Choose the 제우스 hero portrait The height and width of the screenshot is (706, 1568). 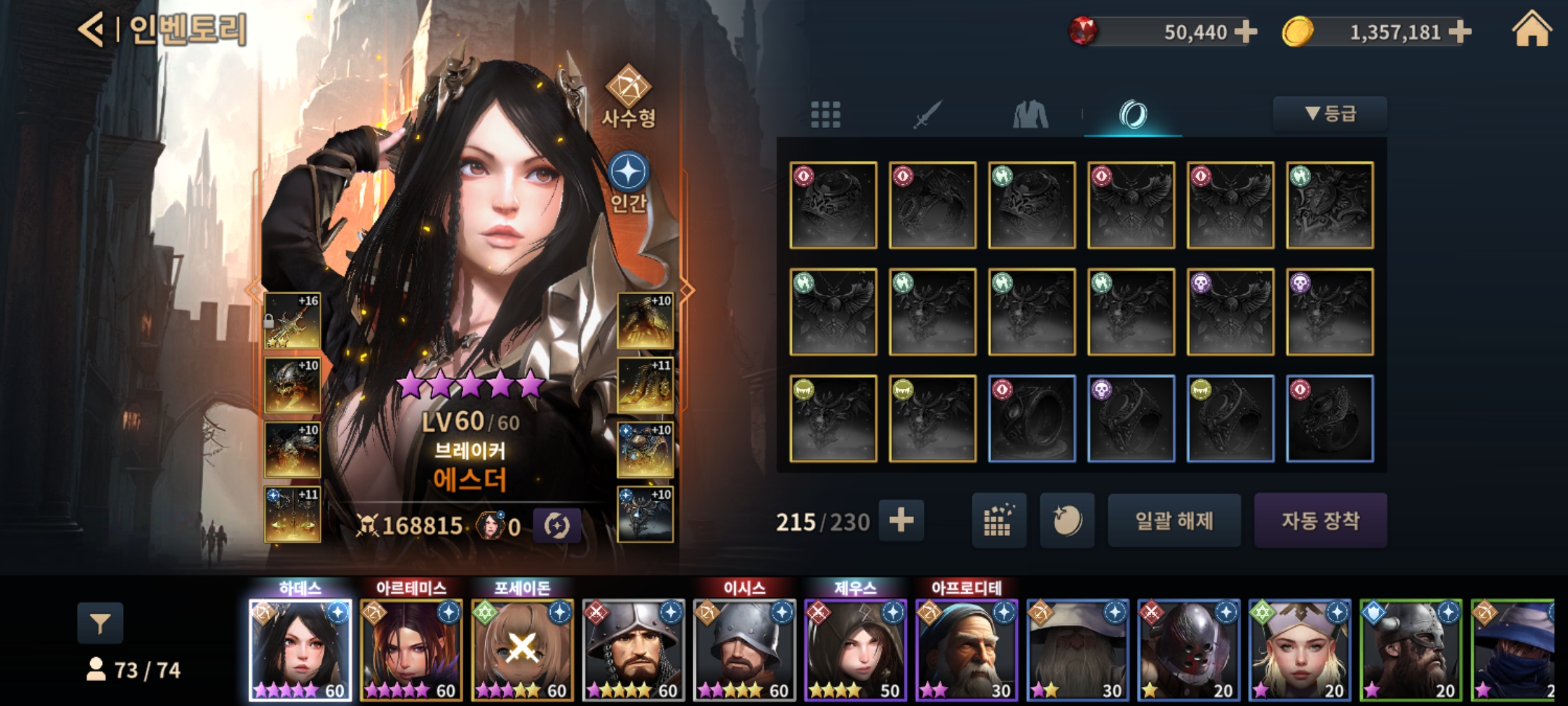click(855, 650)
